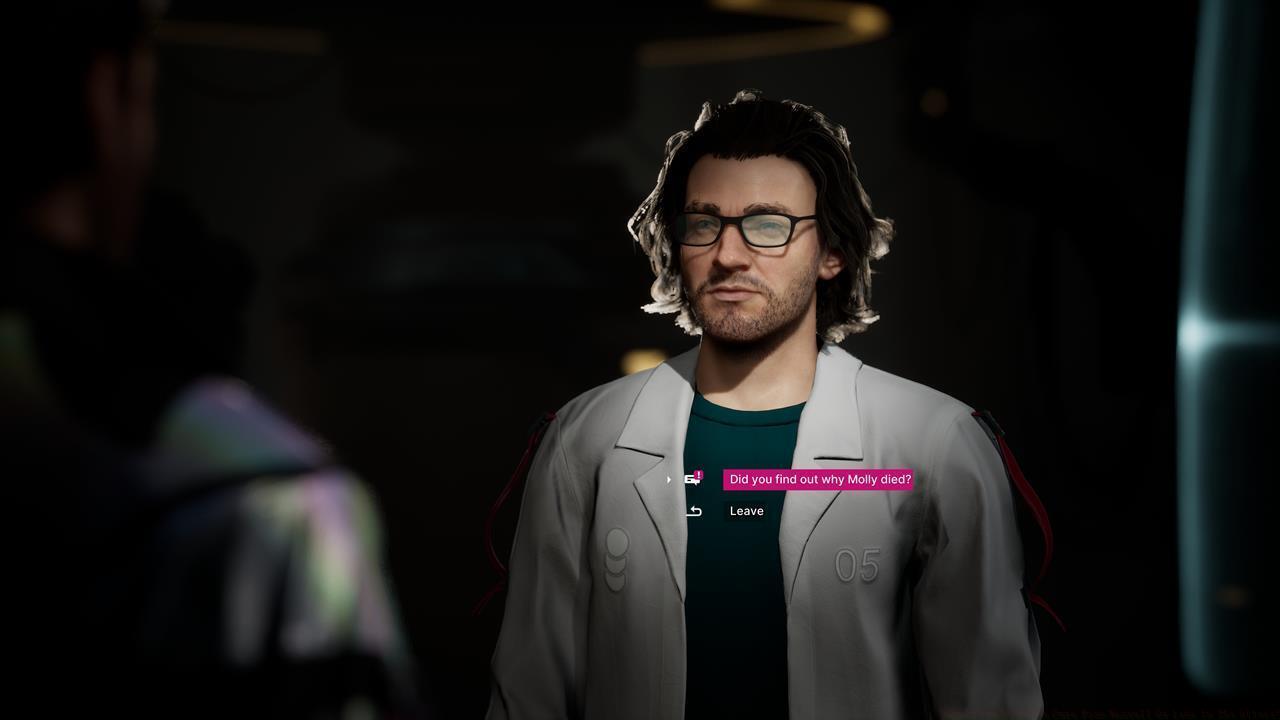The width and height of the screenshot is (1280, 720).
Task: Toggle the currently selected dialogue choice
Action: pos(818,480)
